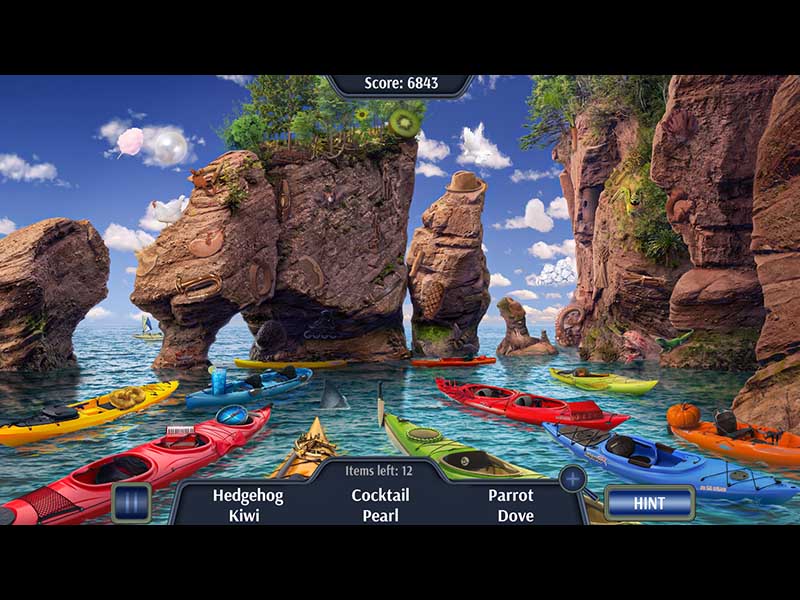Screen dimensions: 800x600
Task: Select Hedgehog in the item list
Action: 248,495
